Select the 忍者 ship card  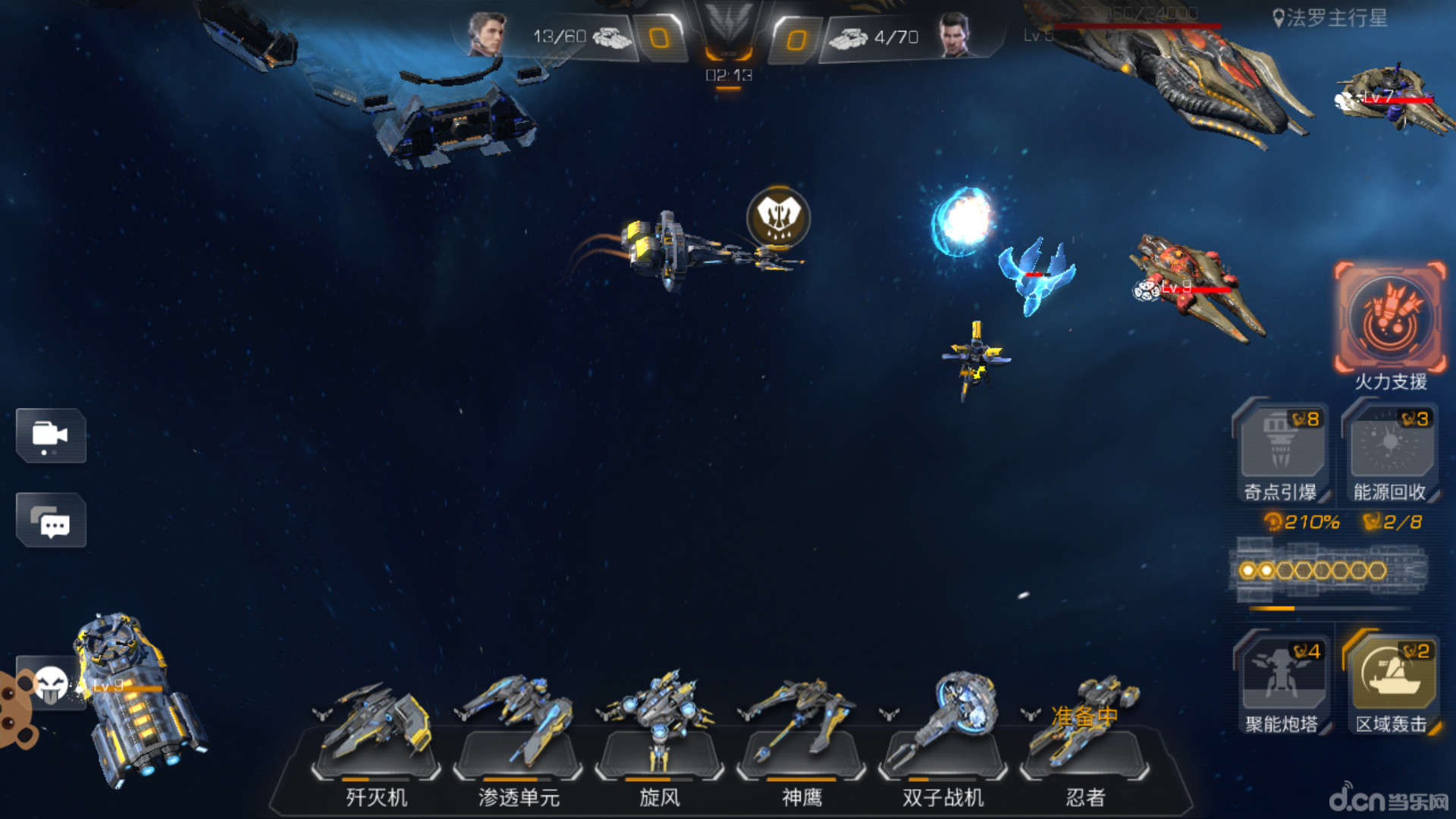1084,739
